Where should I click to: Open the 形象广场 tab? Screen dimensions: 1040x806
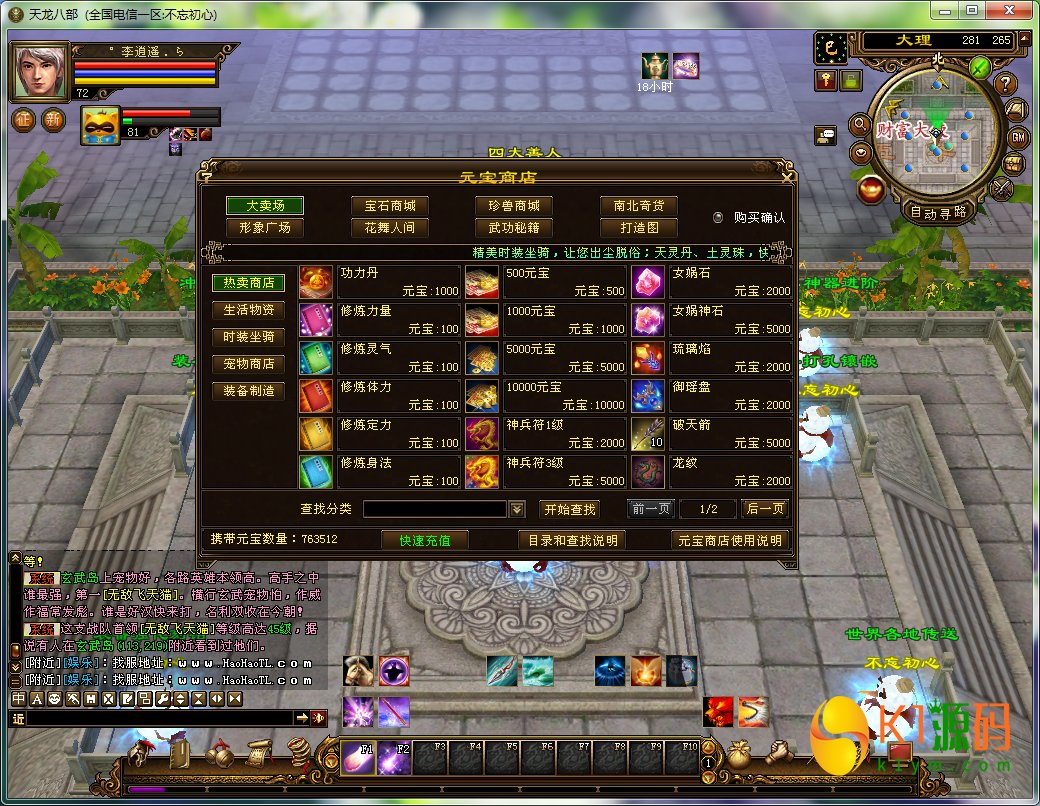click(265, 227)
